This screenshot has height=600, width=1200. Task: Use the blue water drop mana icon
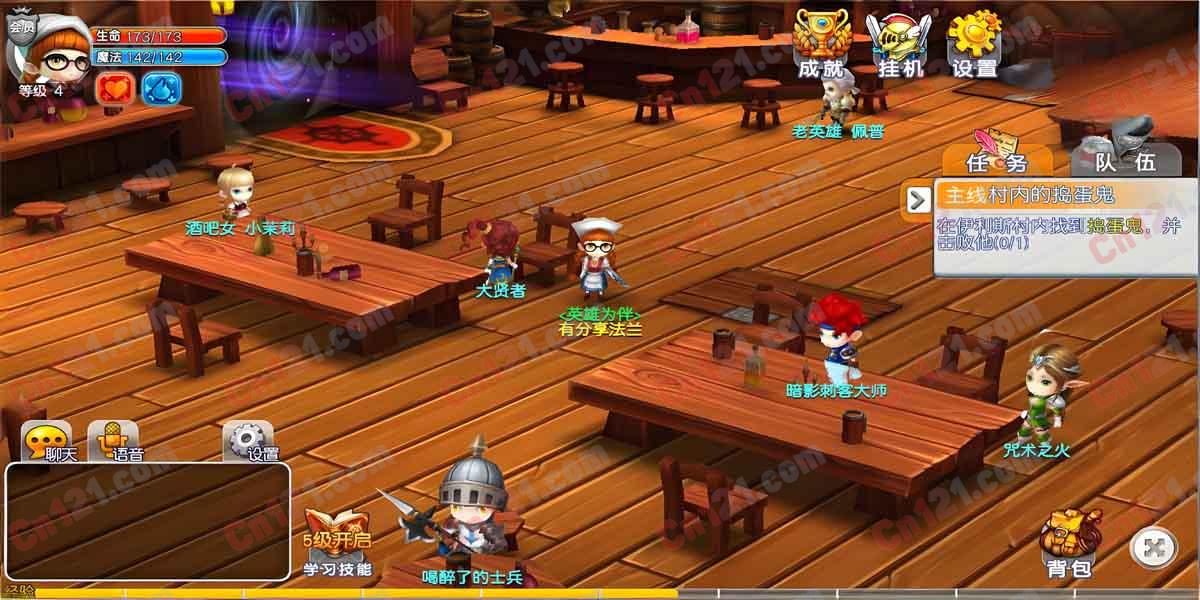(160, 88)
